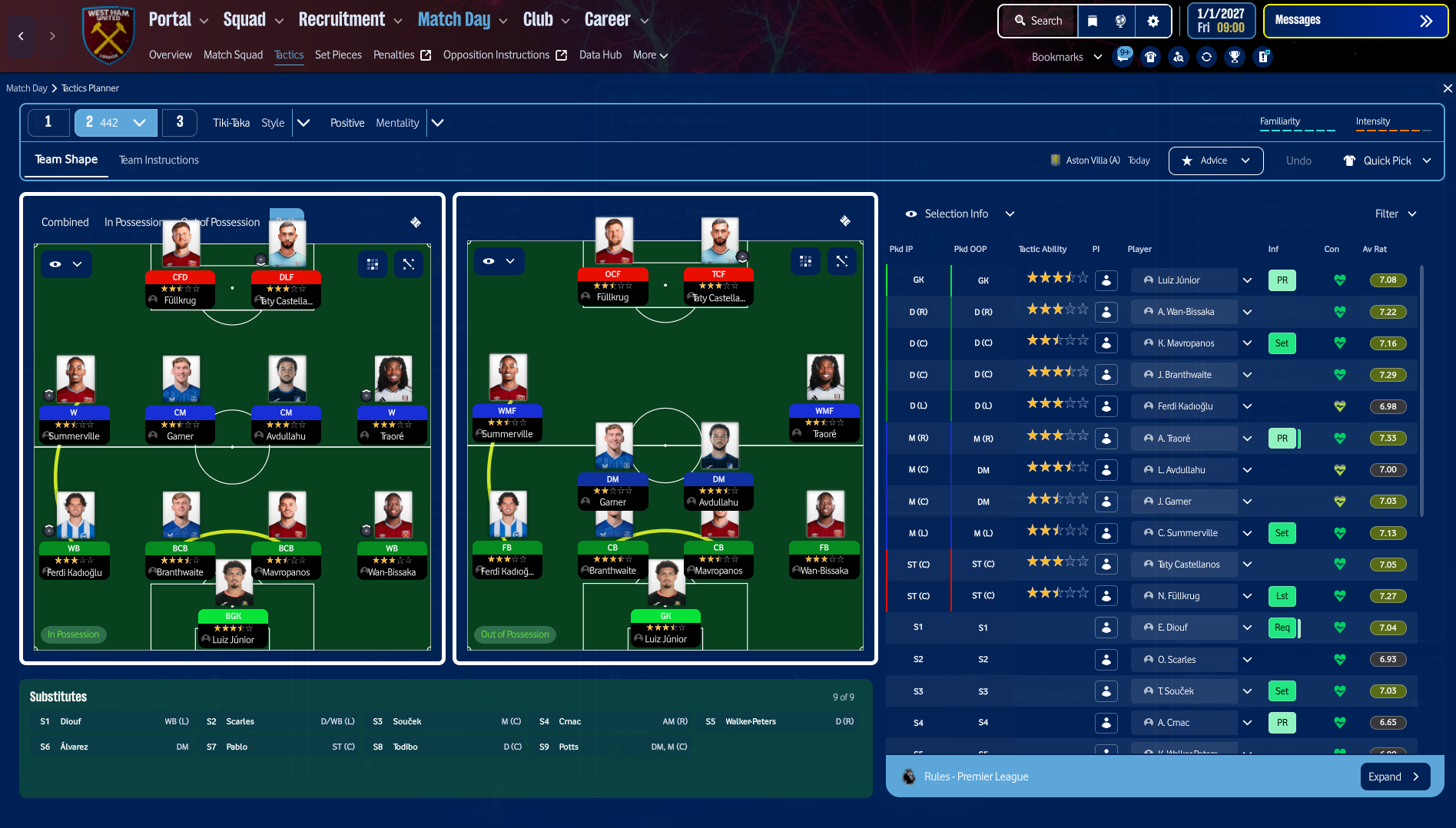Open the grid view on the Out of Possession pitch
Viewport: 1456px width, 828px height.
(805, 261)
